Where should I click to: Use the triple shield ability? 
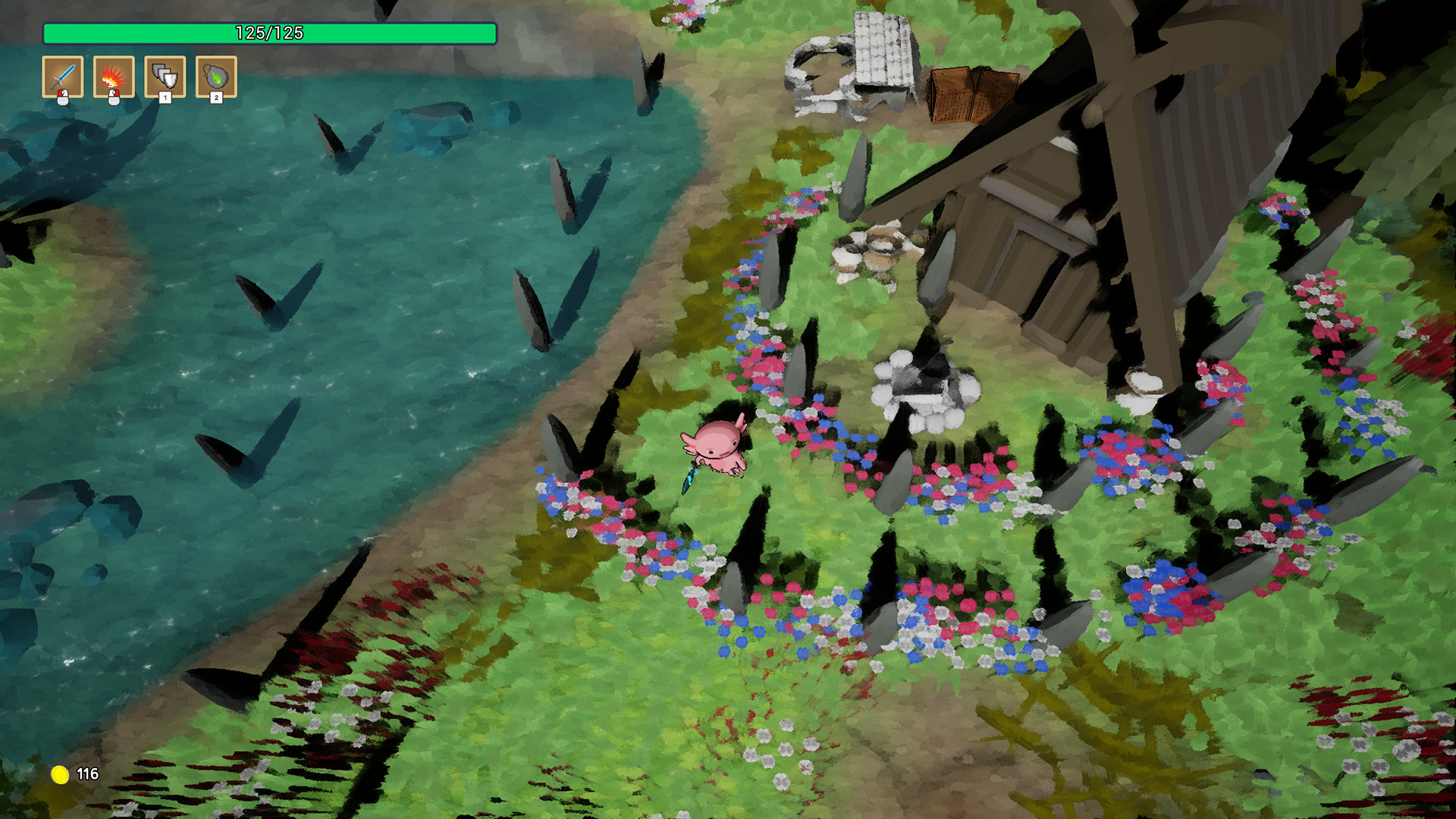[x=165, y=76]
